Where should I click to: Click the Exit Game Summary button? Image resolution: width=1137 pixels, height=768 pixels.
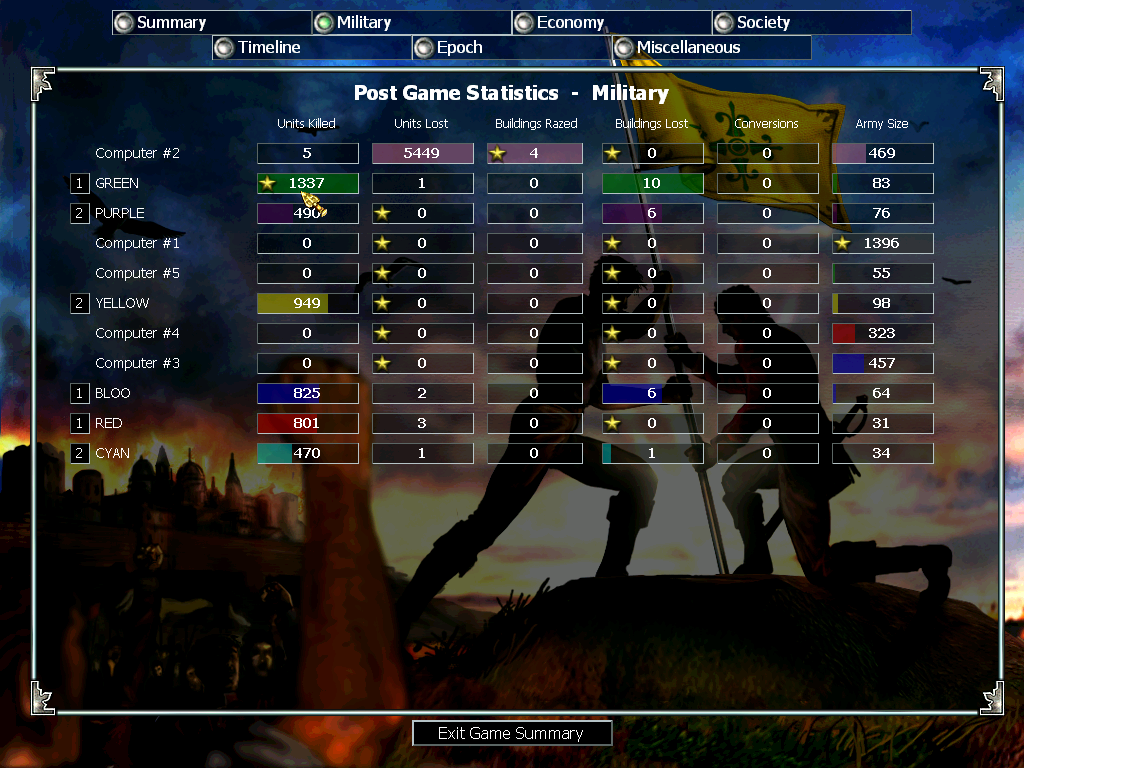point(511,733)
